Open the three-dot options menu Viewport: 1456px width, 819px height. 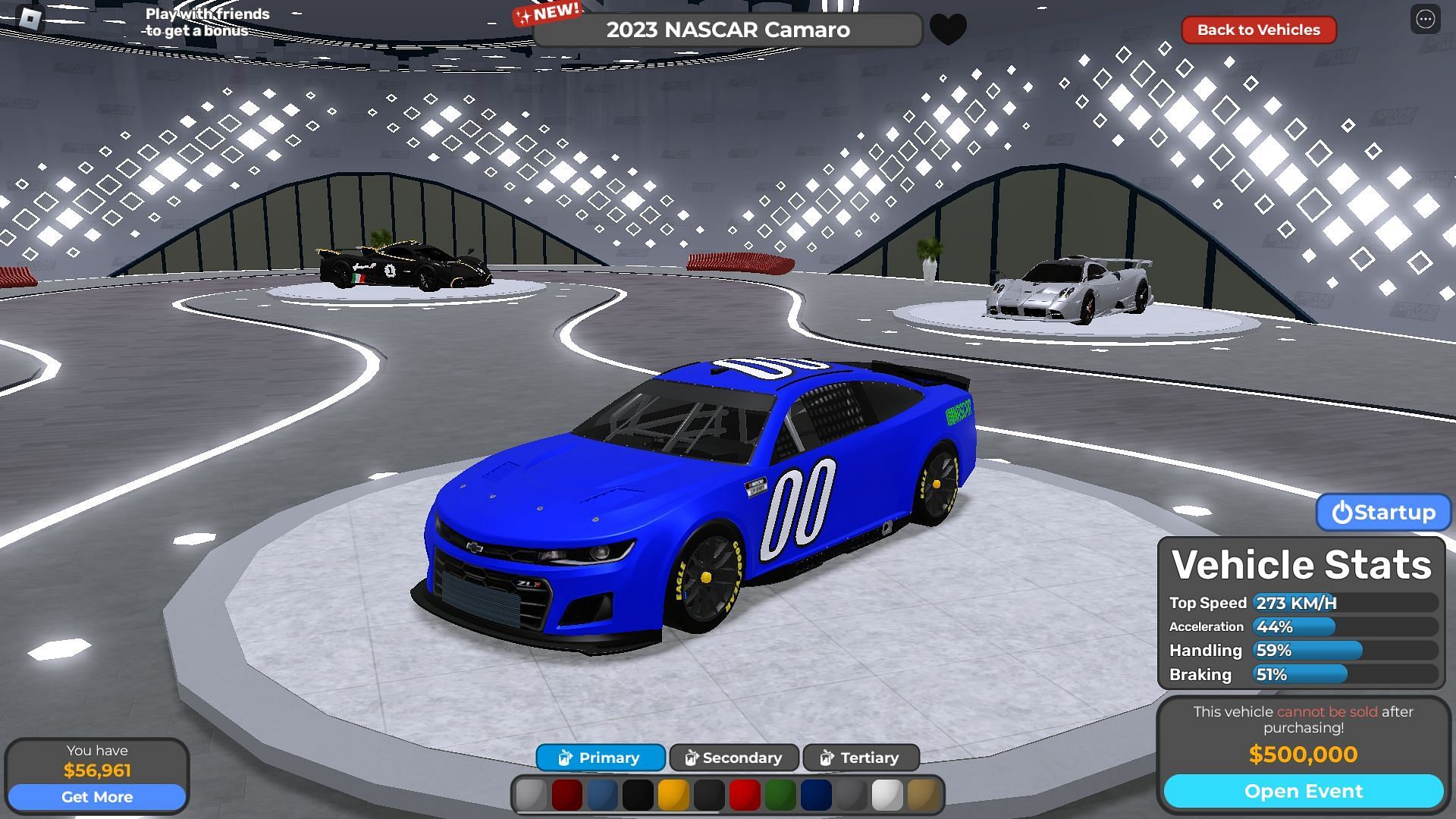point(1425,20)
